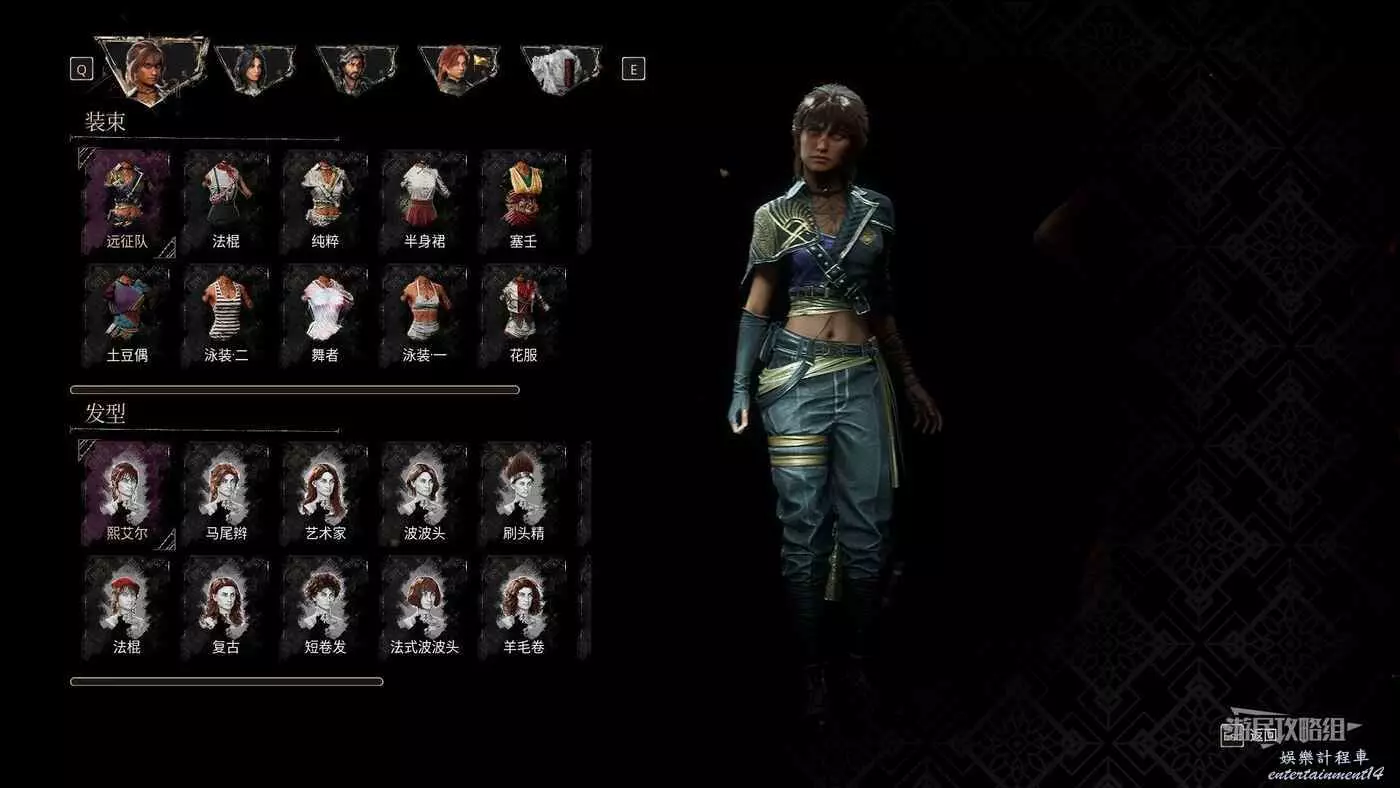This screenshot has height=788, width=1400.
Task: Equip the 半身裙 outfit
Action: (424, 200)
